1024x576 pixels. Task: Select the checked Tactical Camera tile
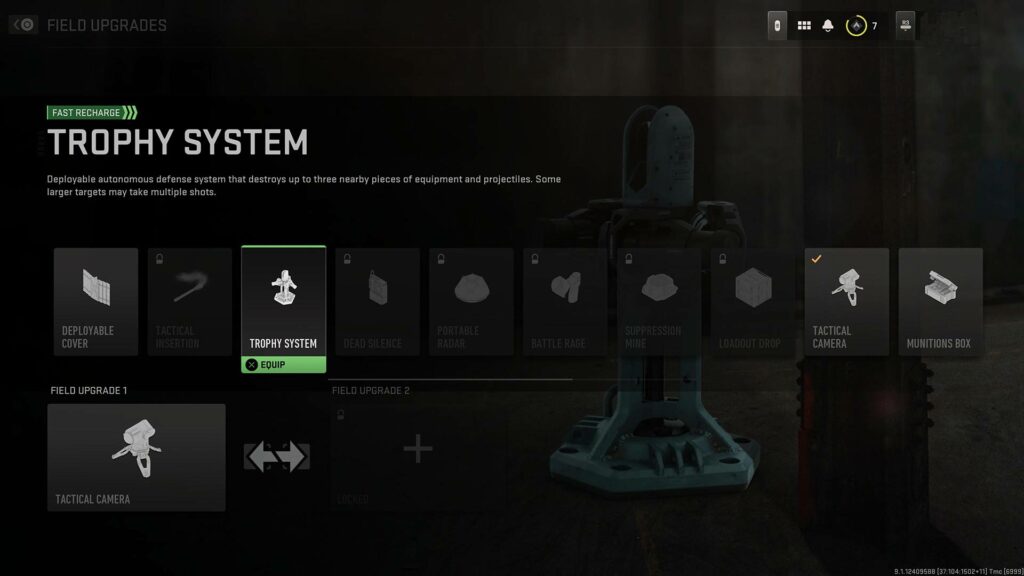[x=847, y=301]
